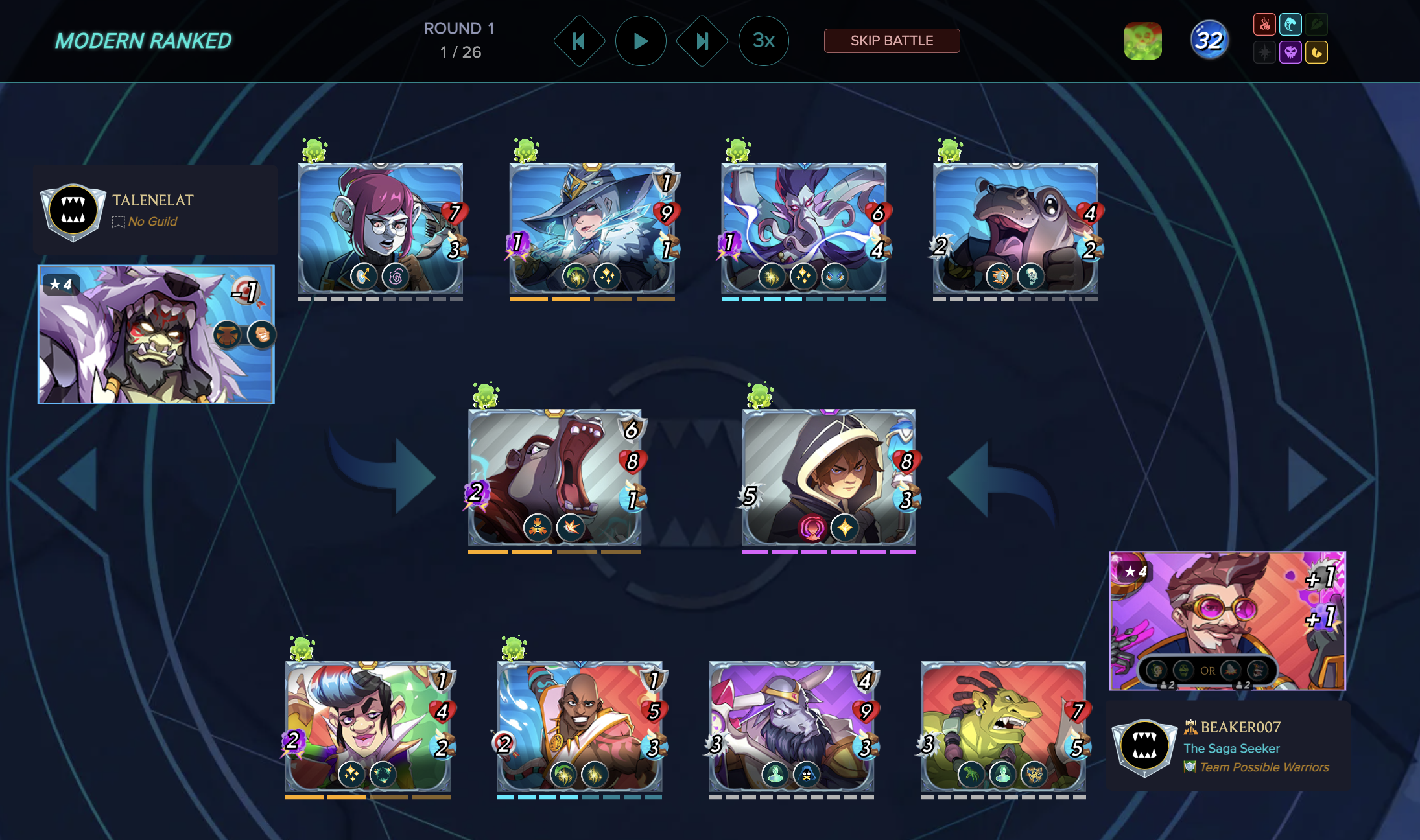Image resolution: width=1420 pixels, height=840 pixels.
Task: Play the battle animation
Action: [x=640, y=41]
